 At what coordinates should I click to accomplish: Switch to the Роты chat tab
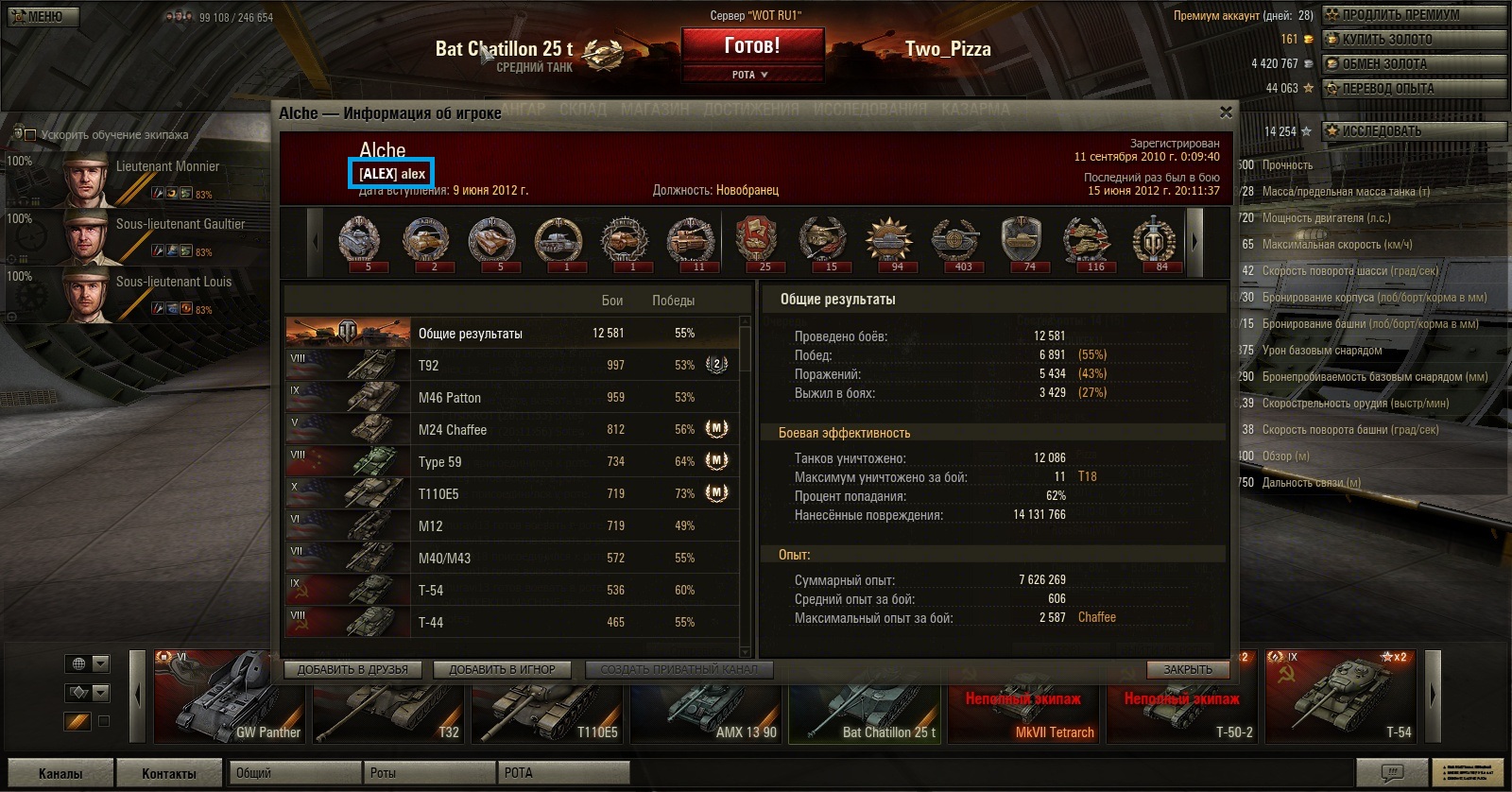429,773
